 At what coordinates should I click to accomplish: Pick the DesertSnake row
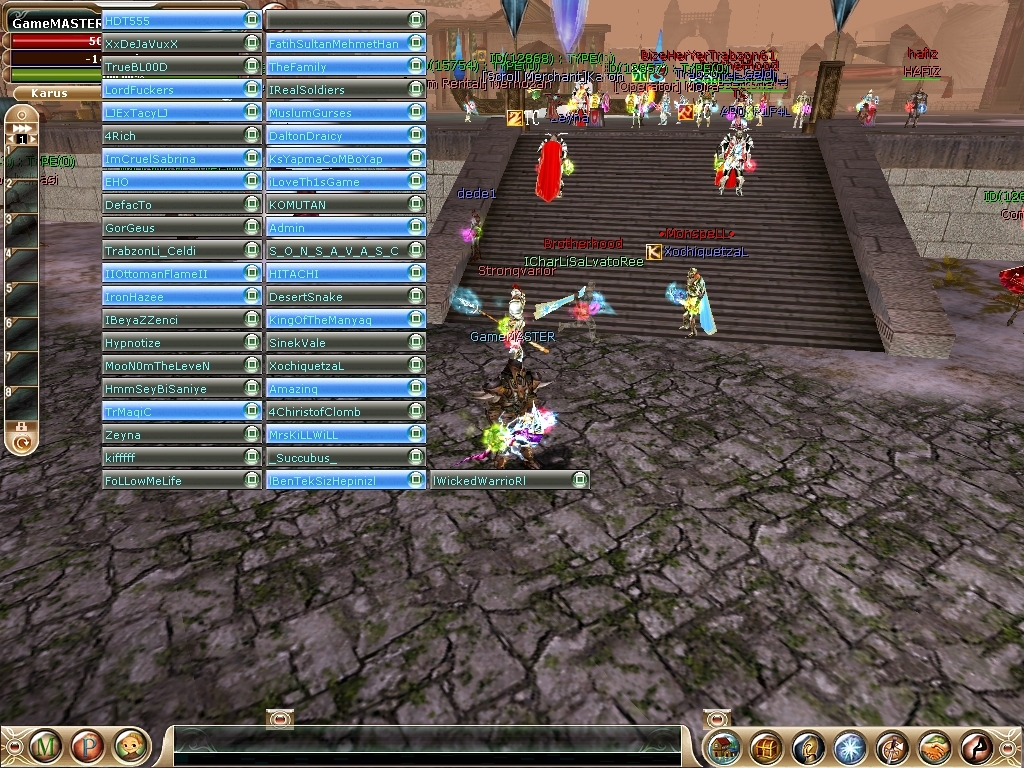(x=334, y=297)
